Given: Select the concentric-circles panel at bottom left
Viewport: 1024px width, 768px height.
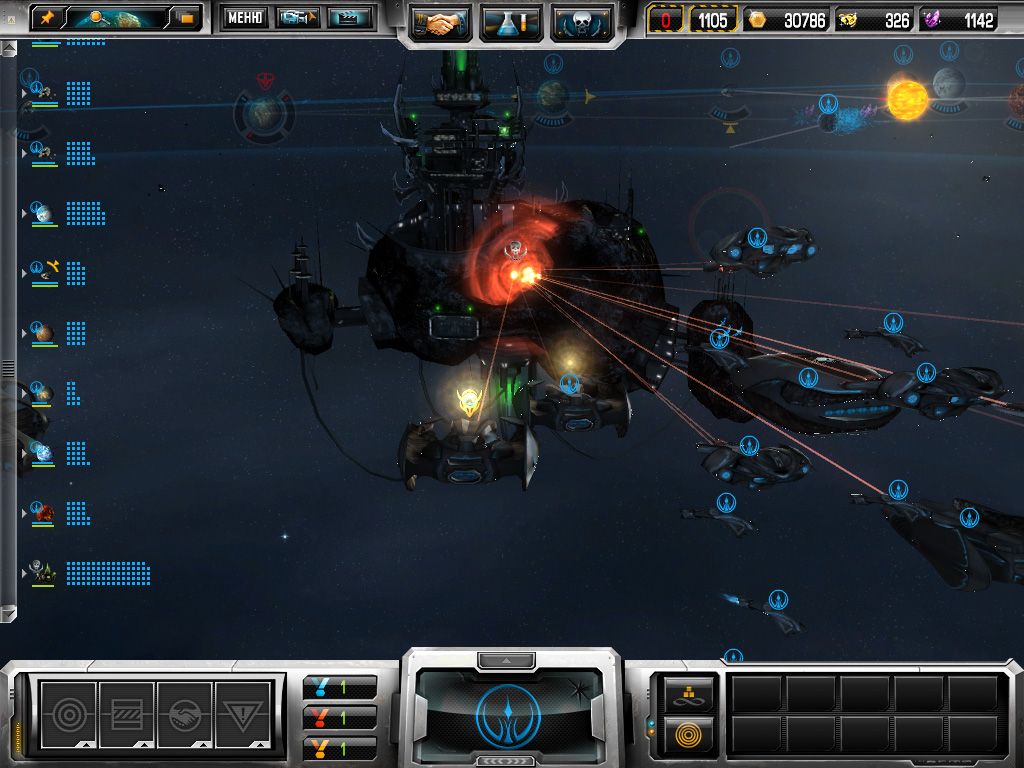Looking at the screenshot, I should [68, 714].
